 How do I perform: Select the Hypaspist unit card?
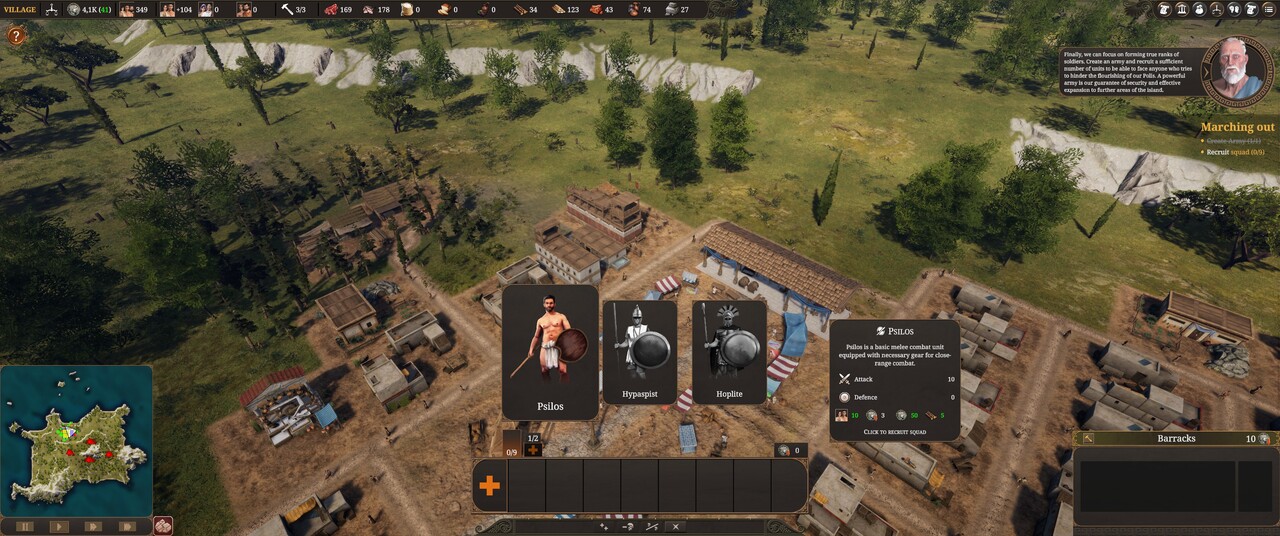(640, 353)
